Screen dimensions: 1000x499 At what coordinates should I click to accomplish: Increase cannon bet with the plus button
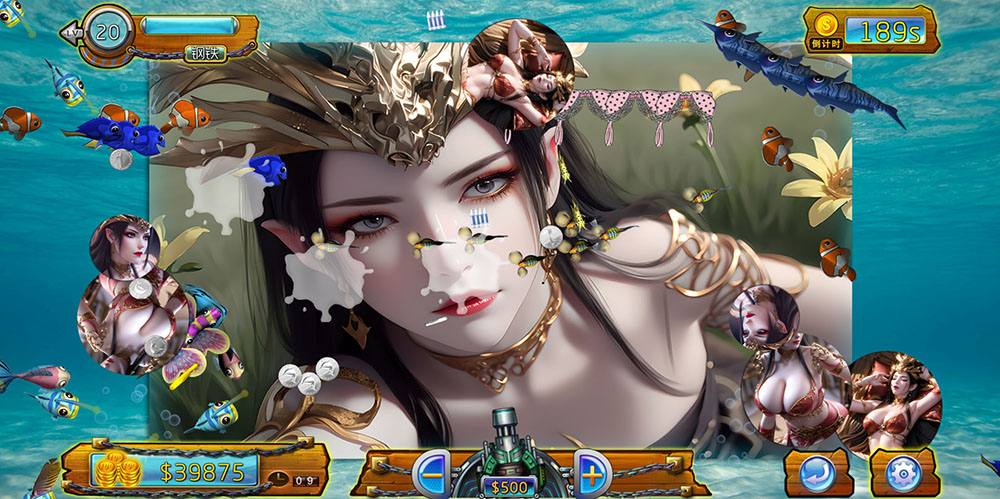click(590, 471)
